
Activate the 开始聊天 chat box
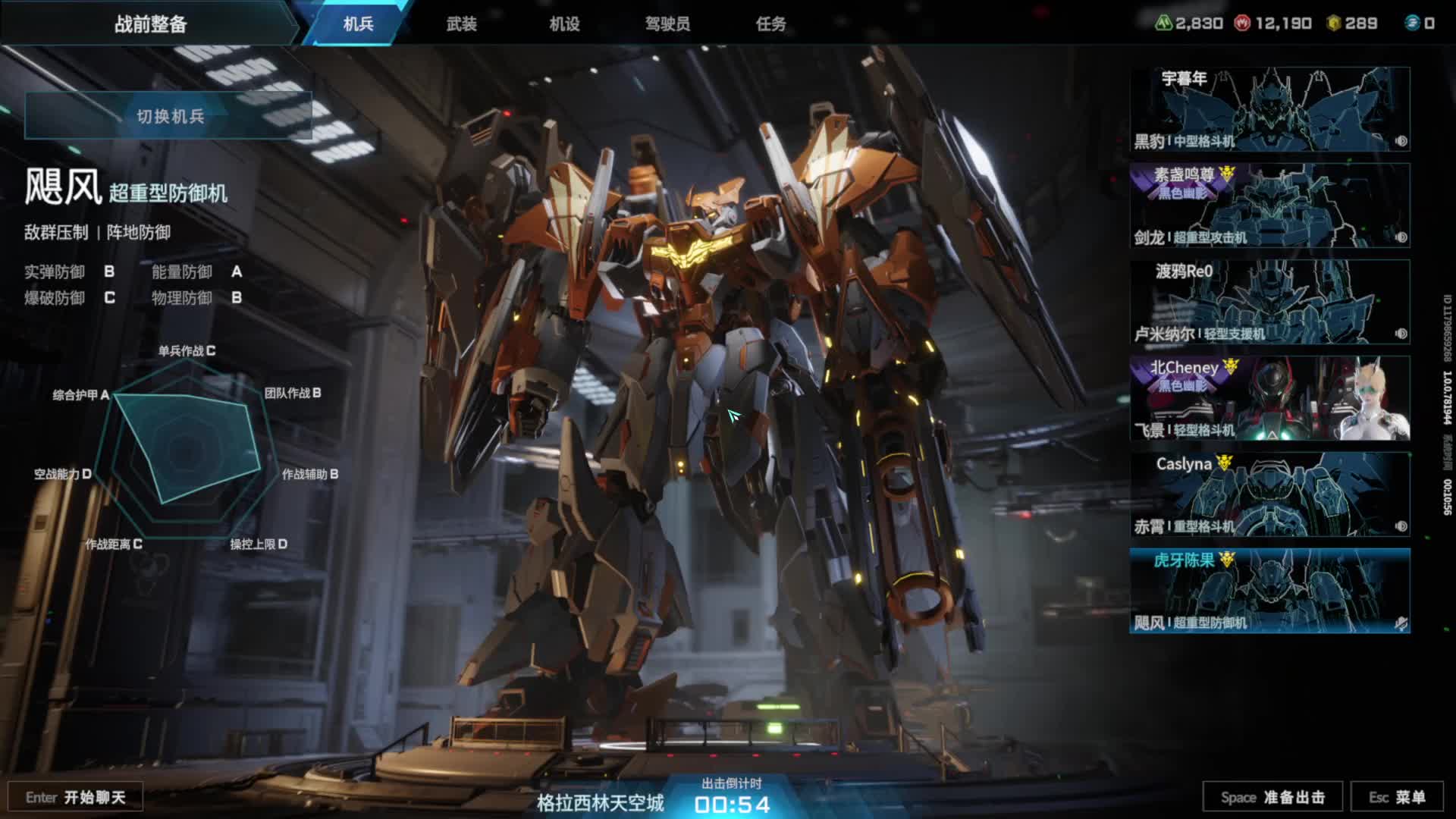[75, 797]
